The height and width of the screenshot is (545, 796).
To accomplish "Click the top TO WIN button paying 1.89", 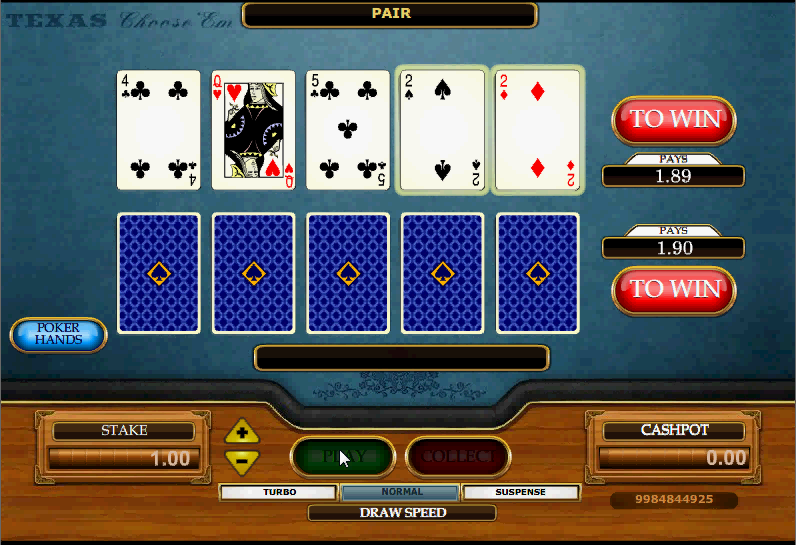I will click(x=674, y=119).
